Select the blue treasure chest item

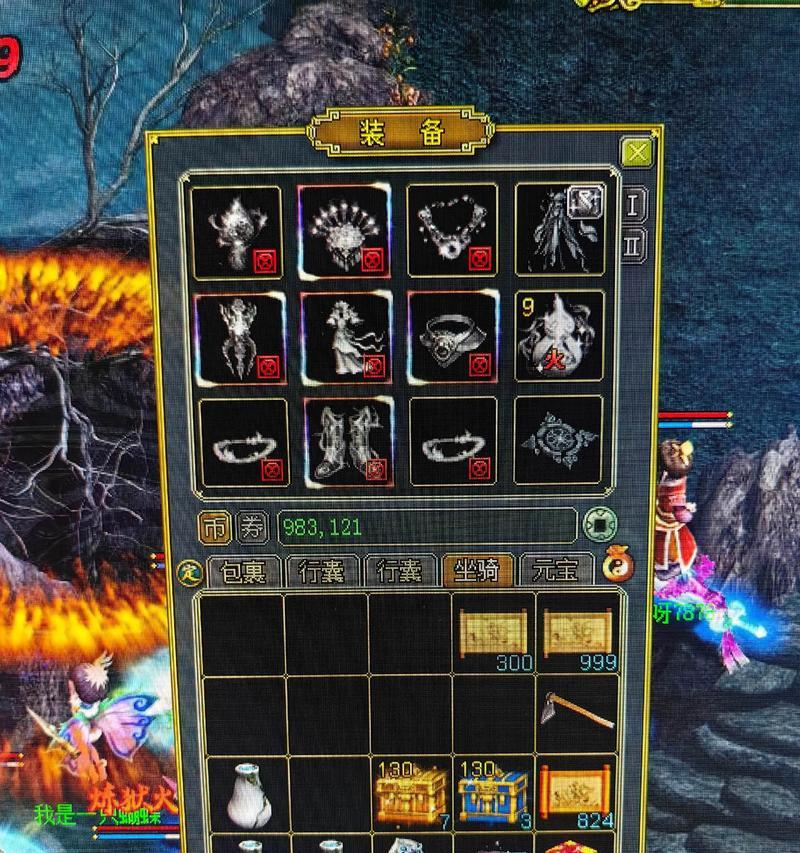[x=494, y=794]
